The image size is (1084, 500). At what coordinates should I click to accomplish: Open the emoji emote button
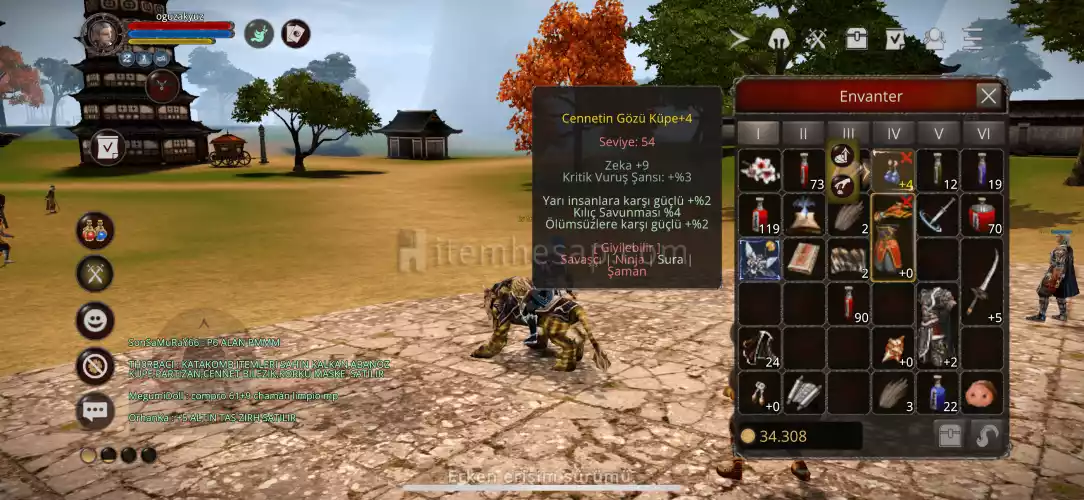pyautogui.click(x=95, y=320)
